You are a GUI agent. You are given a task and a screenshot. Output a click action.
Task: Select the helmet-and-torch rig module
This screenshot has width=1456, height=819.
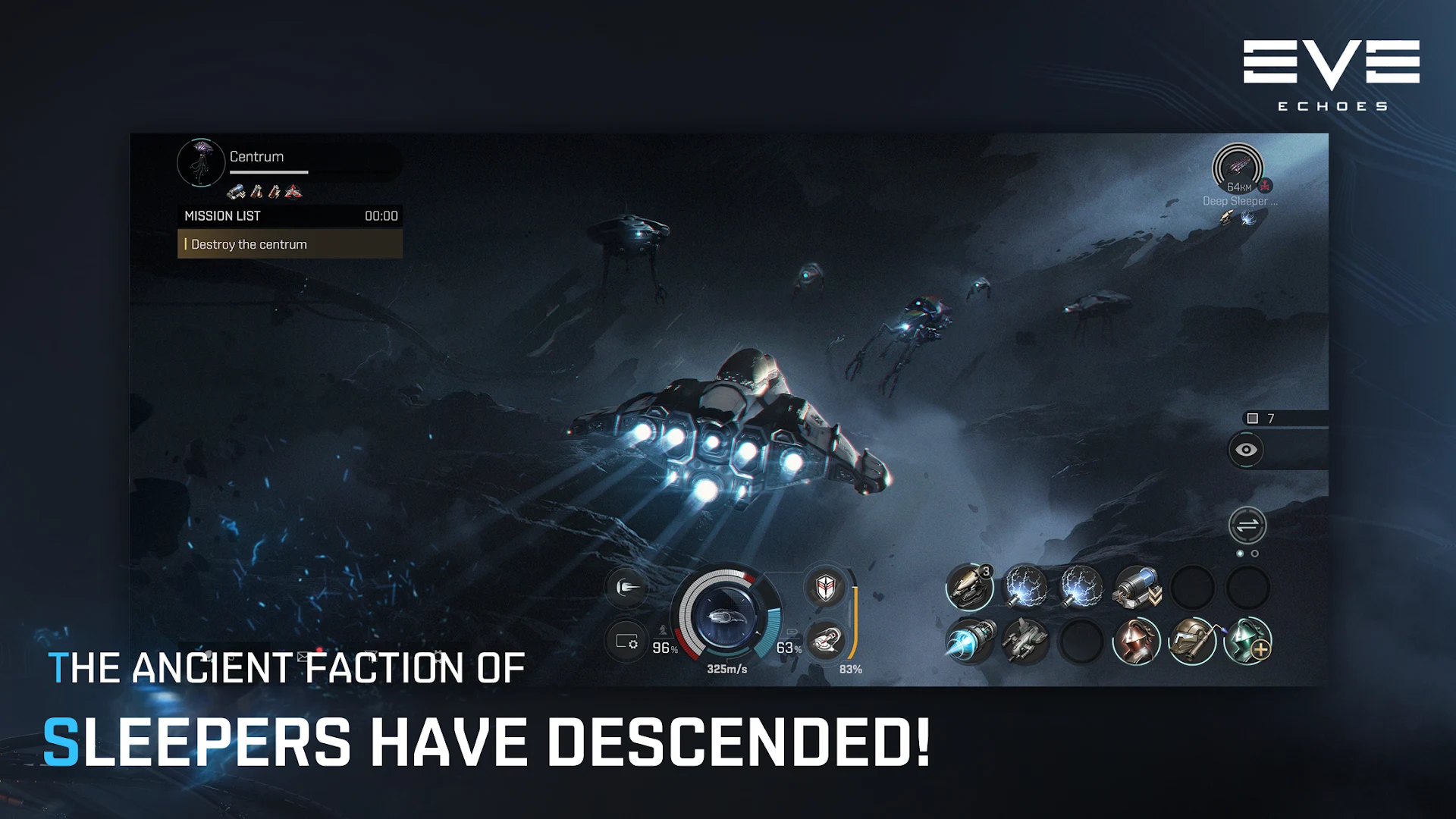(x=1191, y=643)
